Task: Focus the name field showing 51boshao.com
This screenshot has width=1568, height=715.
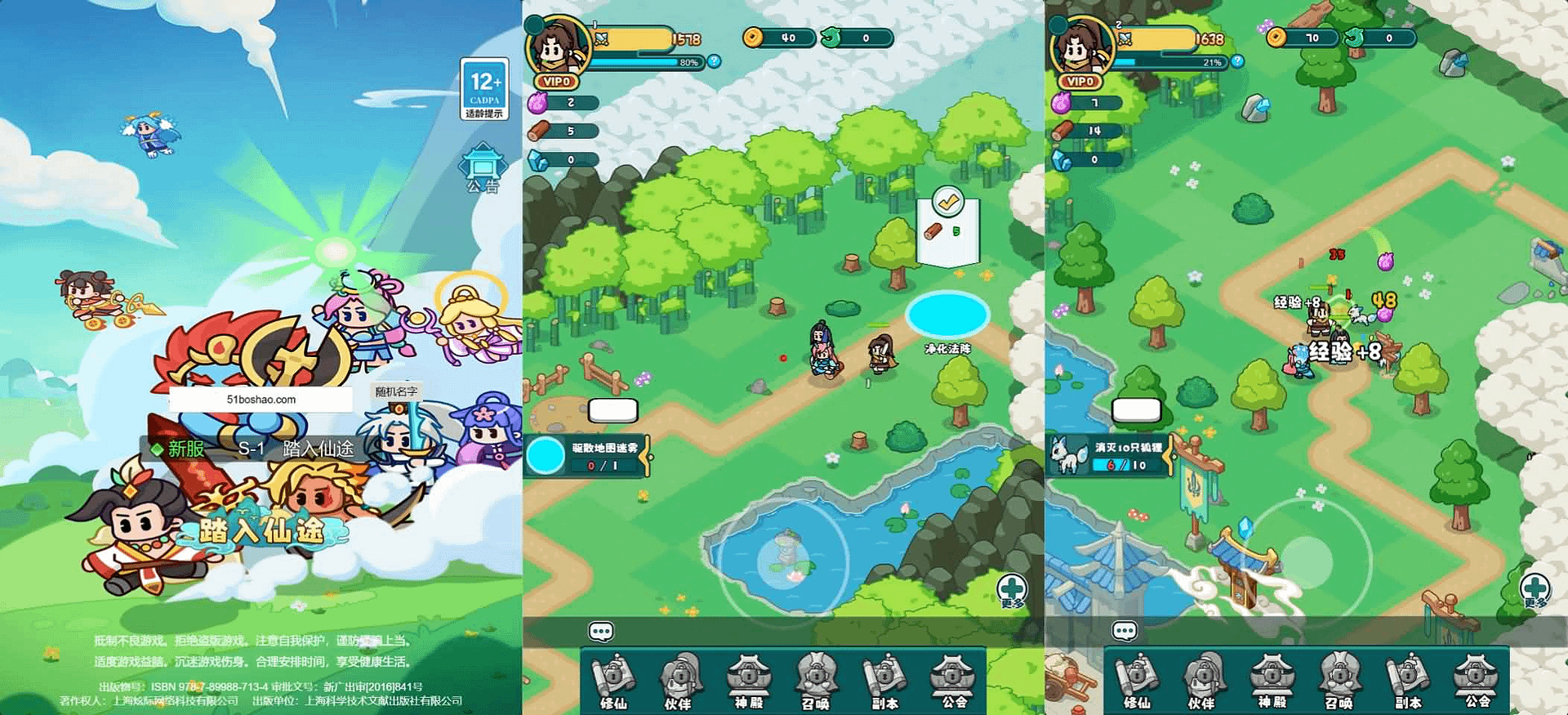Action: pos(261,400)
